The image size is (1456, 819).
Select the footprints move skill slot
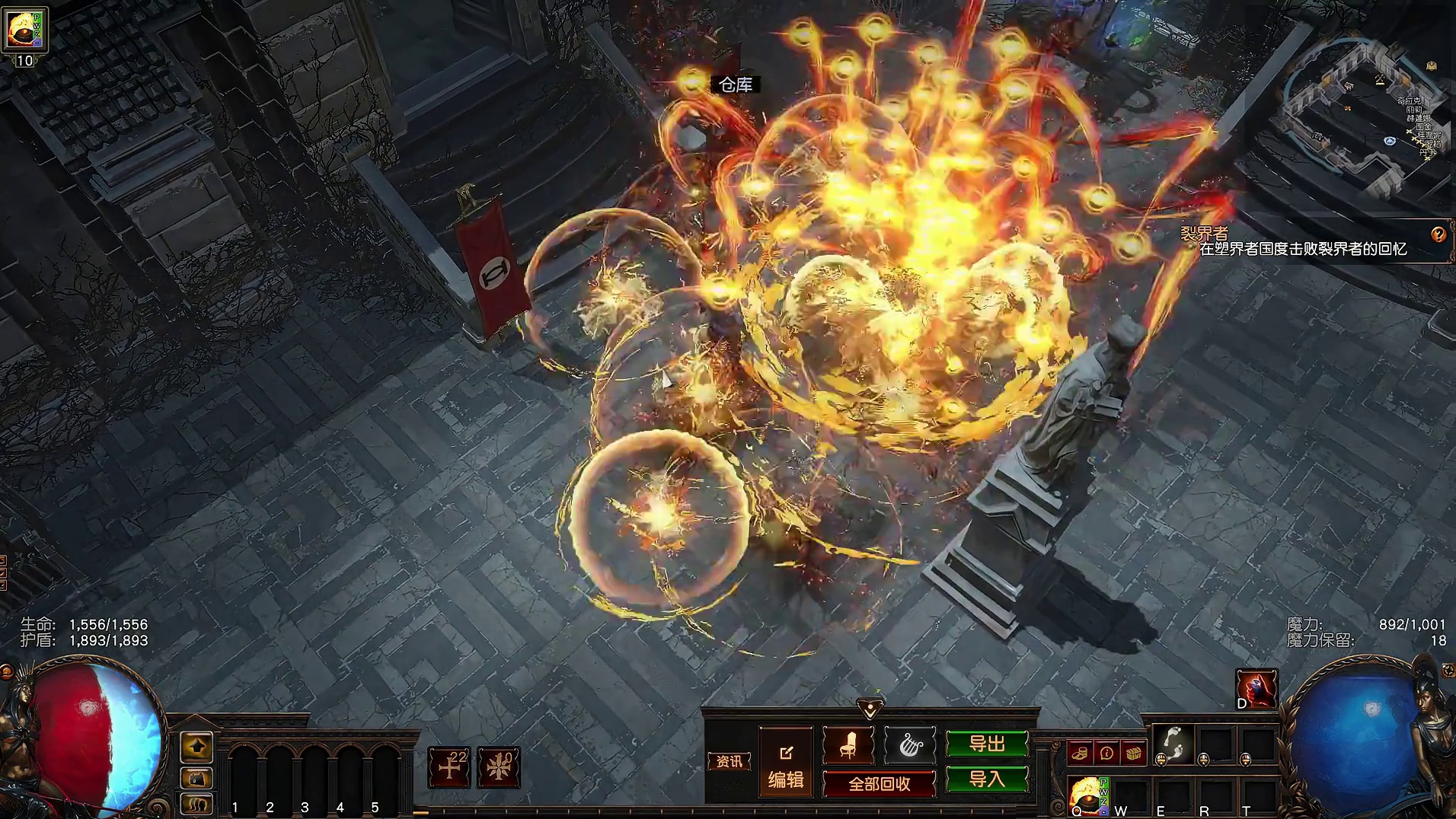coord(1173,744)
